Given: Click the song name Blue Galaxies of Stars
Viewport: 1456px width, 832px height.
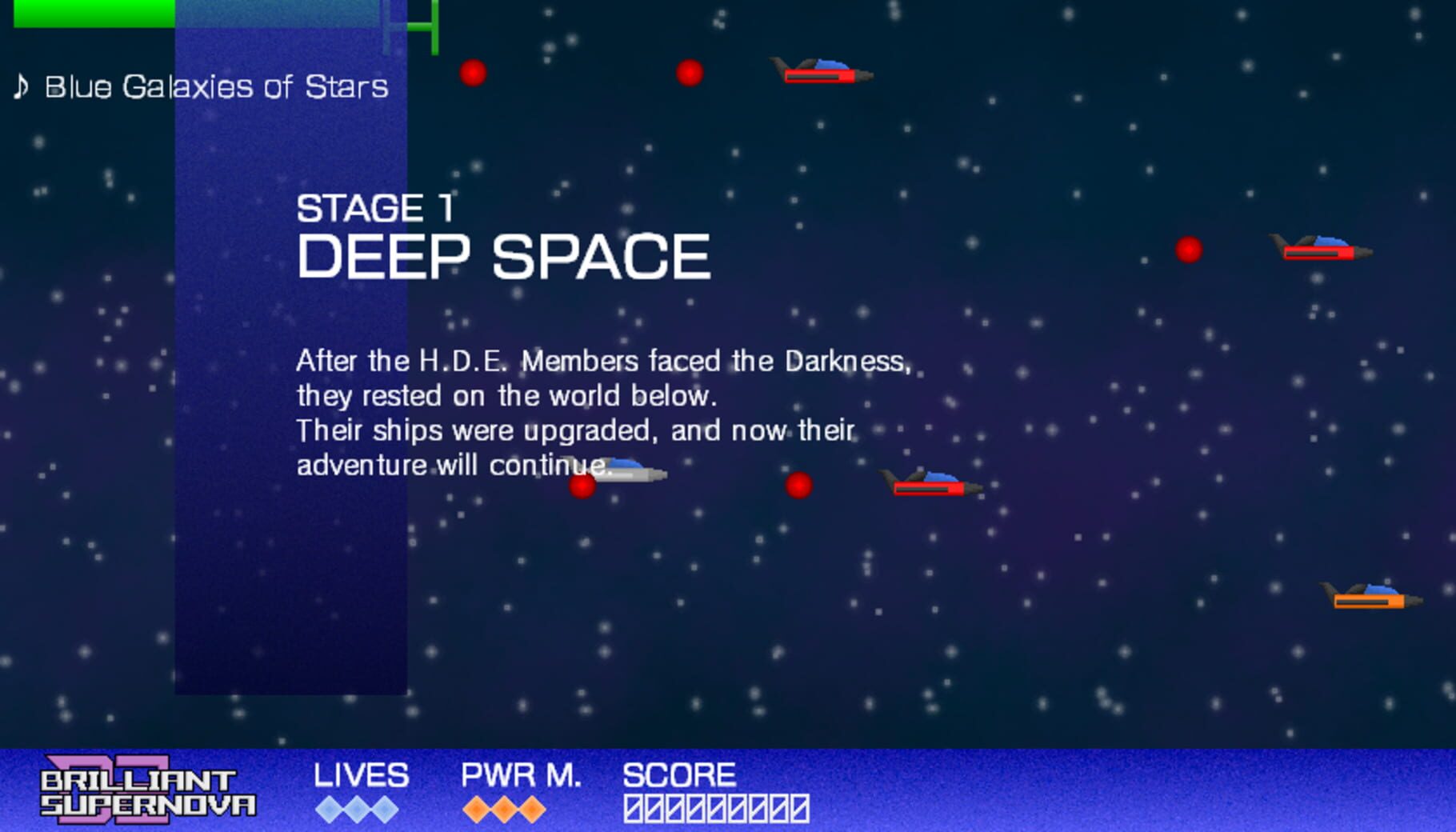Looking at the screenshot, I should 214,88.
